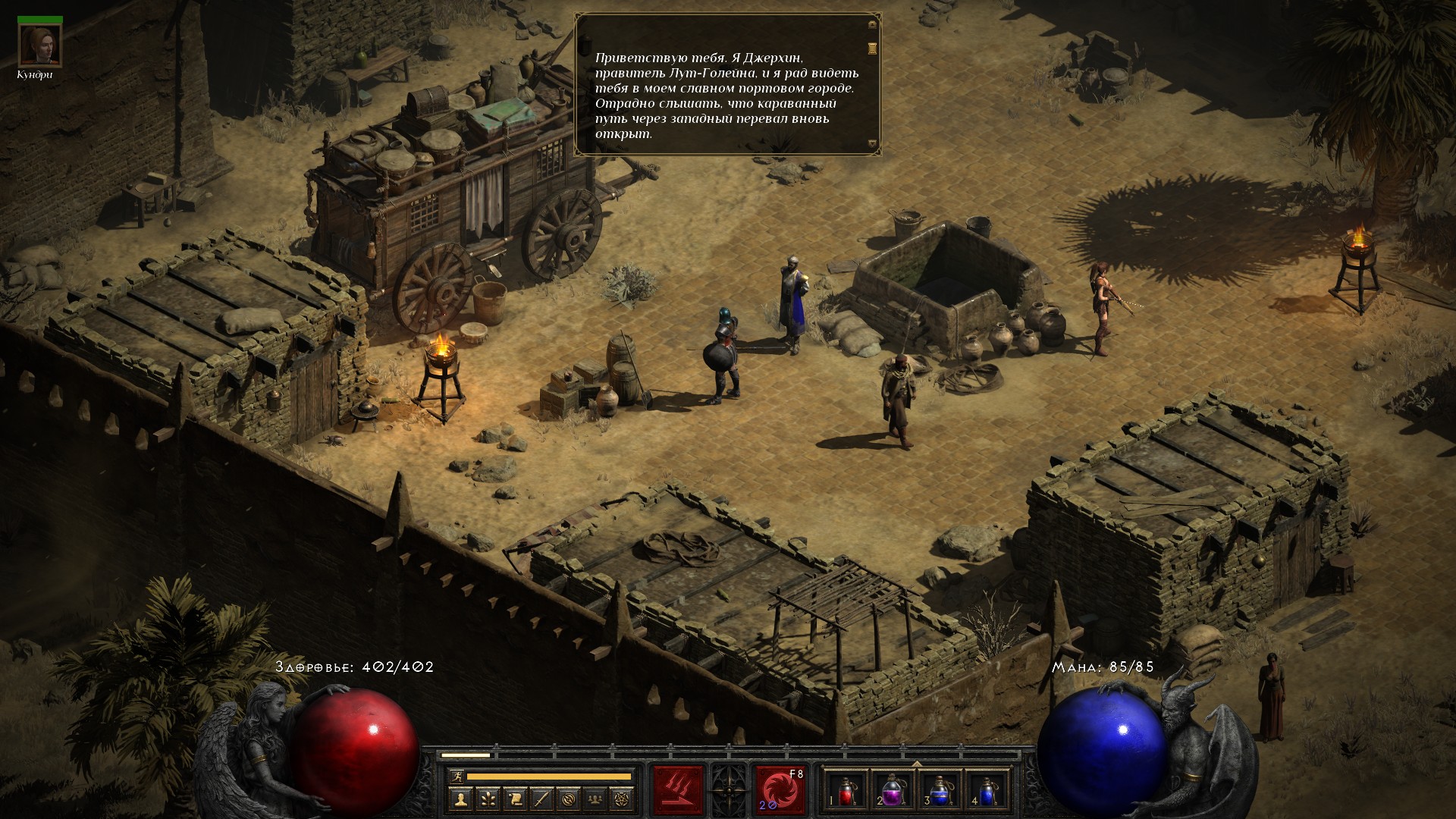Use the small blue mana potion in slot 4

pos(987,790)
